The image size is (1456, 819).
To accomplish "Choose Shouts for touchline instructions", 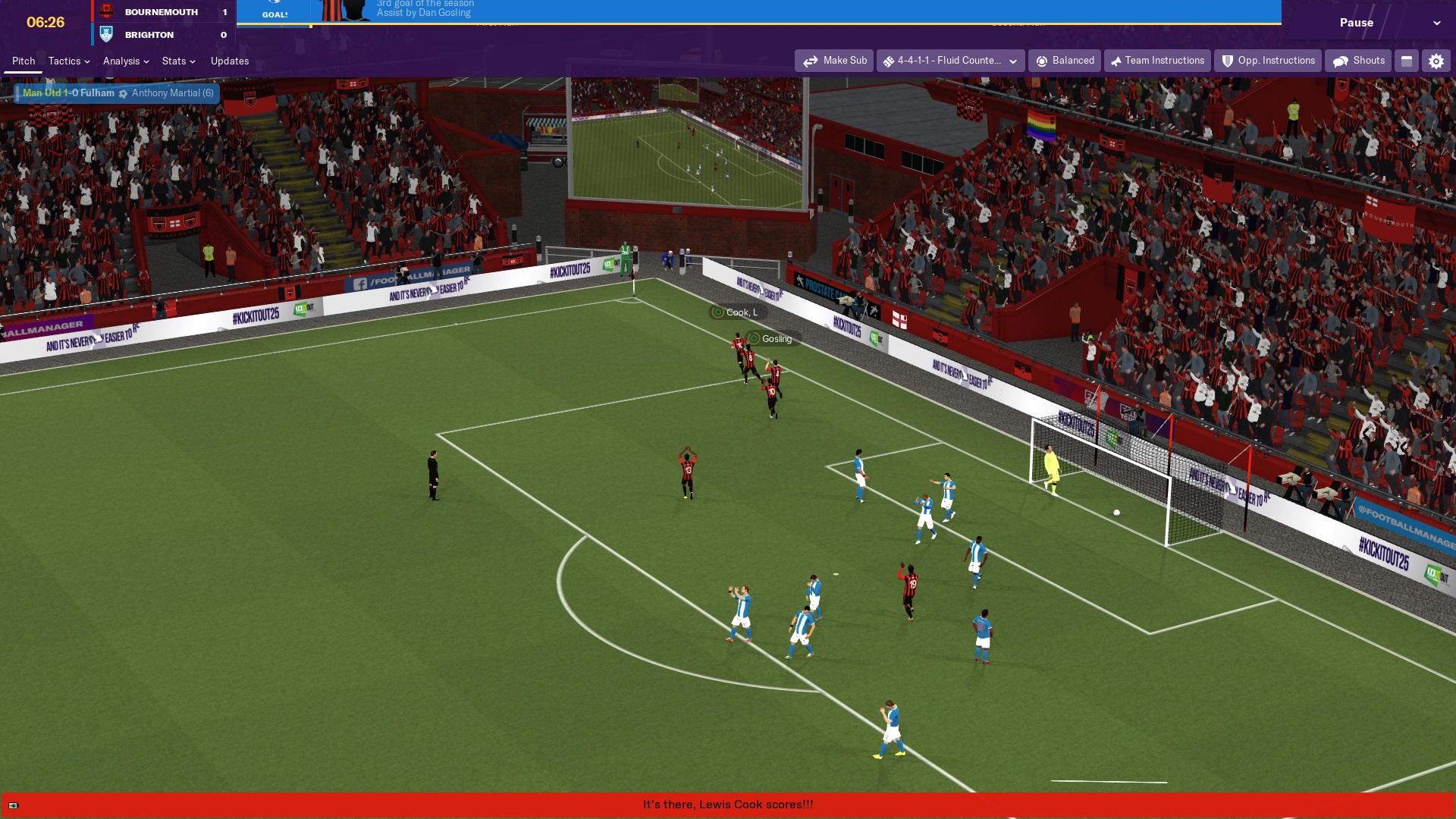I will [x=1358, y=61].
